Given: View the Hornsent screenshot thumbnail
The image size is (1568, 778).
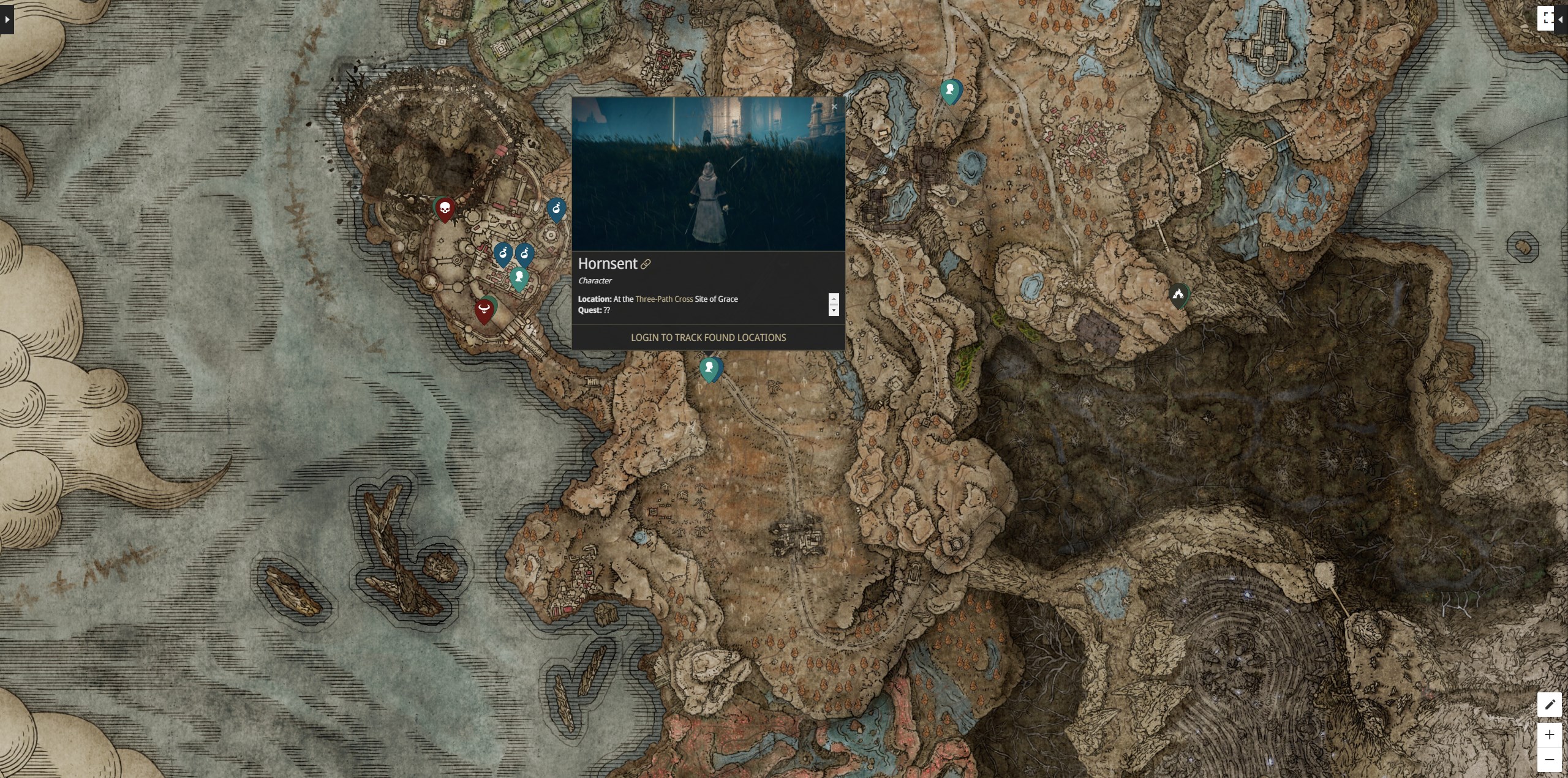Looking at the screenshot, I should coord(707,175).
